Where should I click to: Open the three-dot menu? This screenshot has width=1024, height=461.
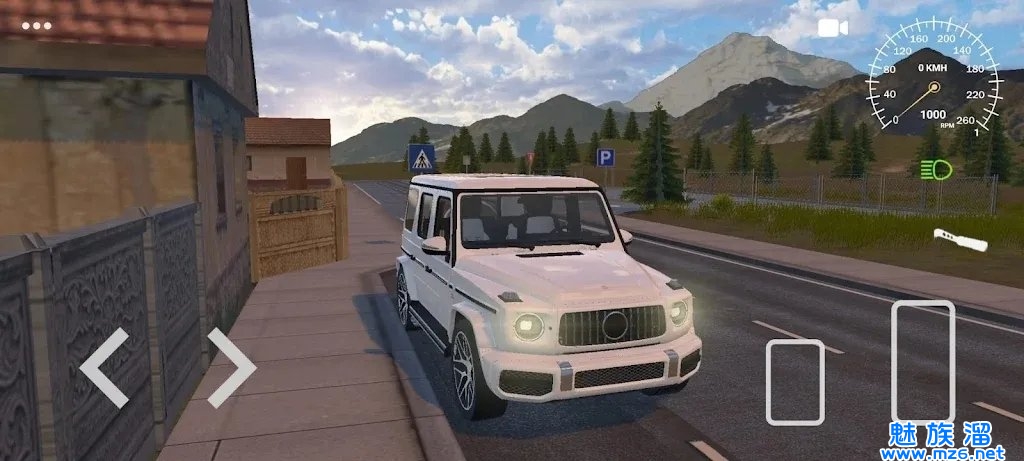[36, 25]
